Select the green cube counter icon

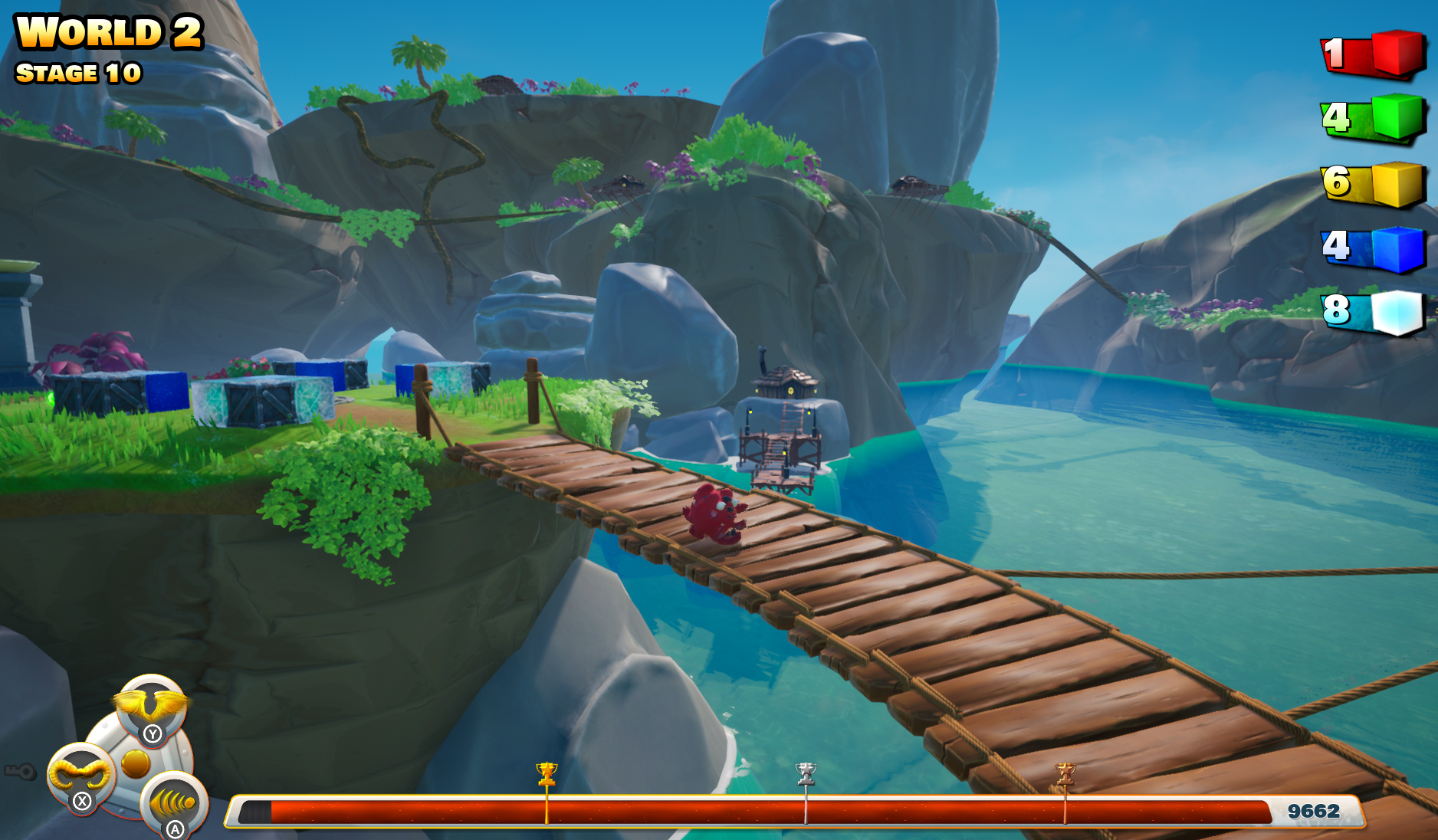click(x=1397, y=117)
